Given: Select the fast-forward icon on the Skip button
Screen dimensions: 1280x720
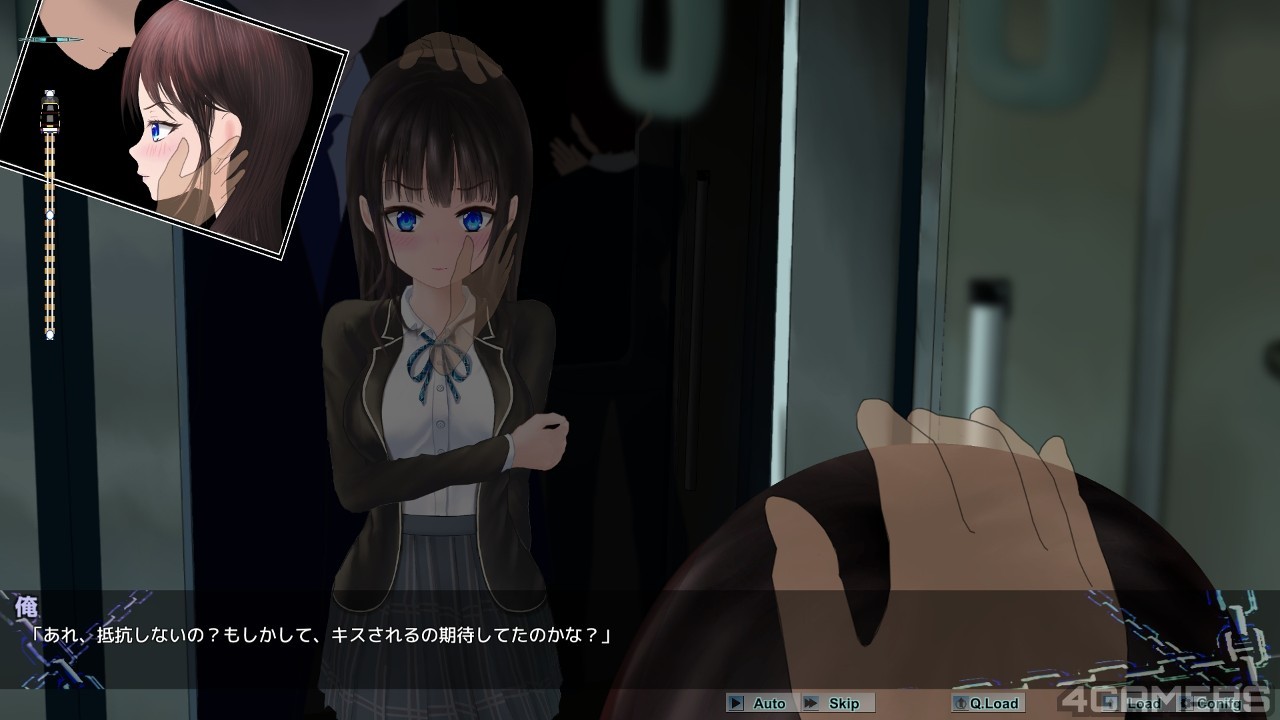Looking at the screenshot, I should (x=809, y=703).
